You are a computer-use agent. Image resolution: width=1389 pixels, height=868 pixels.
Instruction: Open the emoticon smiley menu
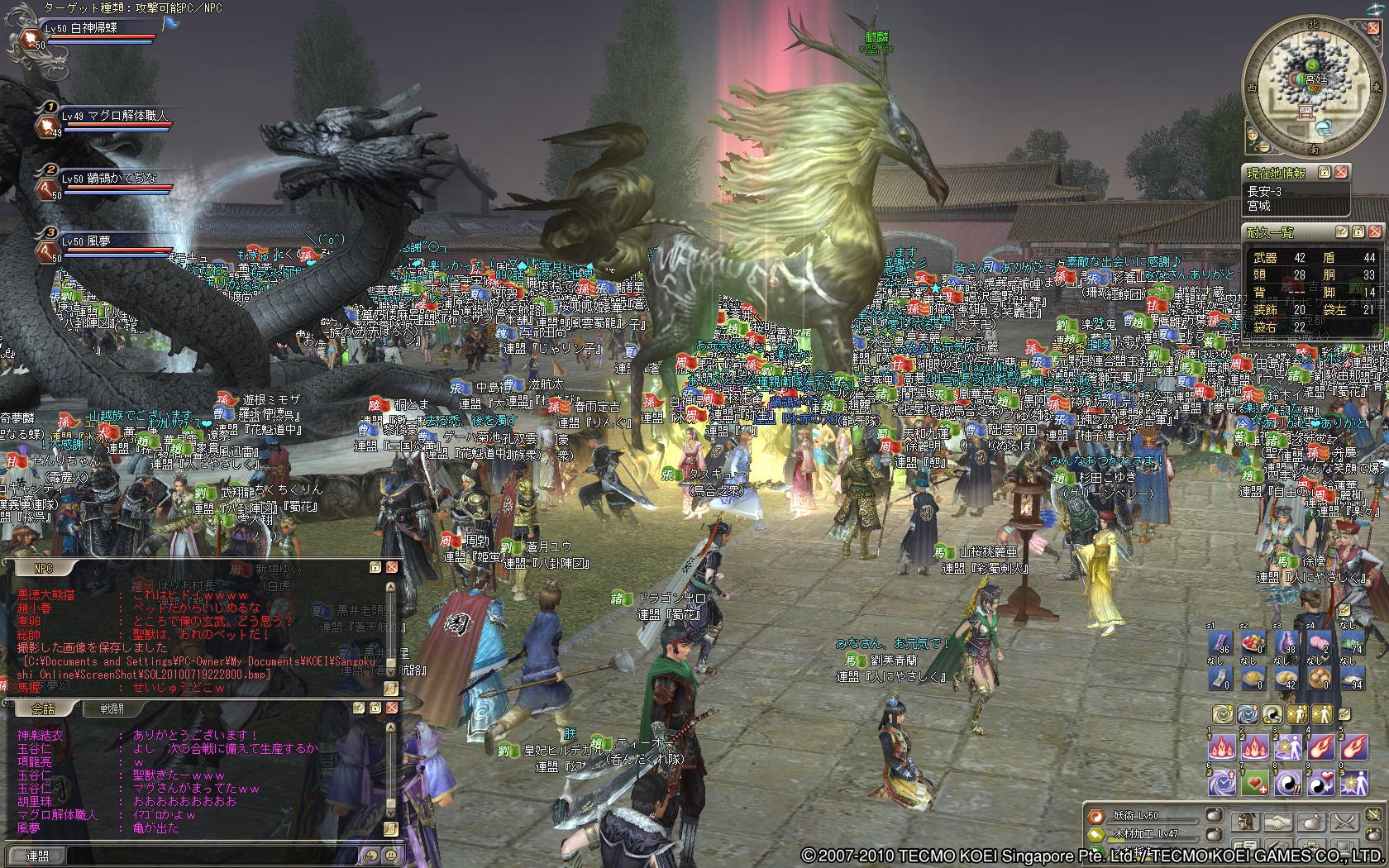[391, 856]
